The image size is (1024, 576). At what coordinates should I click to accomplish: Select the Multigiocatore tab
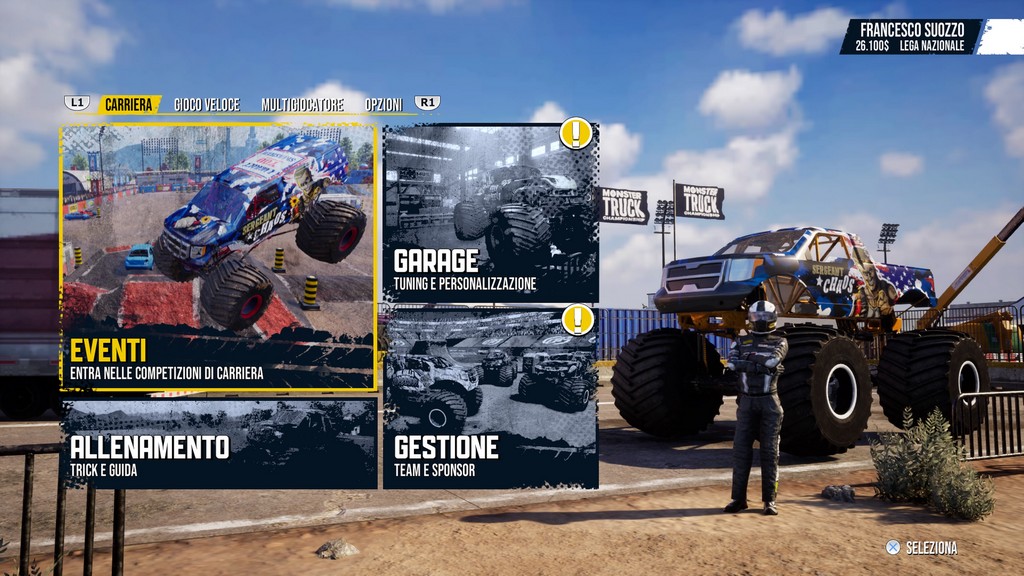[x=302, y=104]
